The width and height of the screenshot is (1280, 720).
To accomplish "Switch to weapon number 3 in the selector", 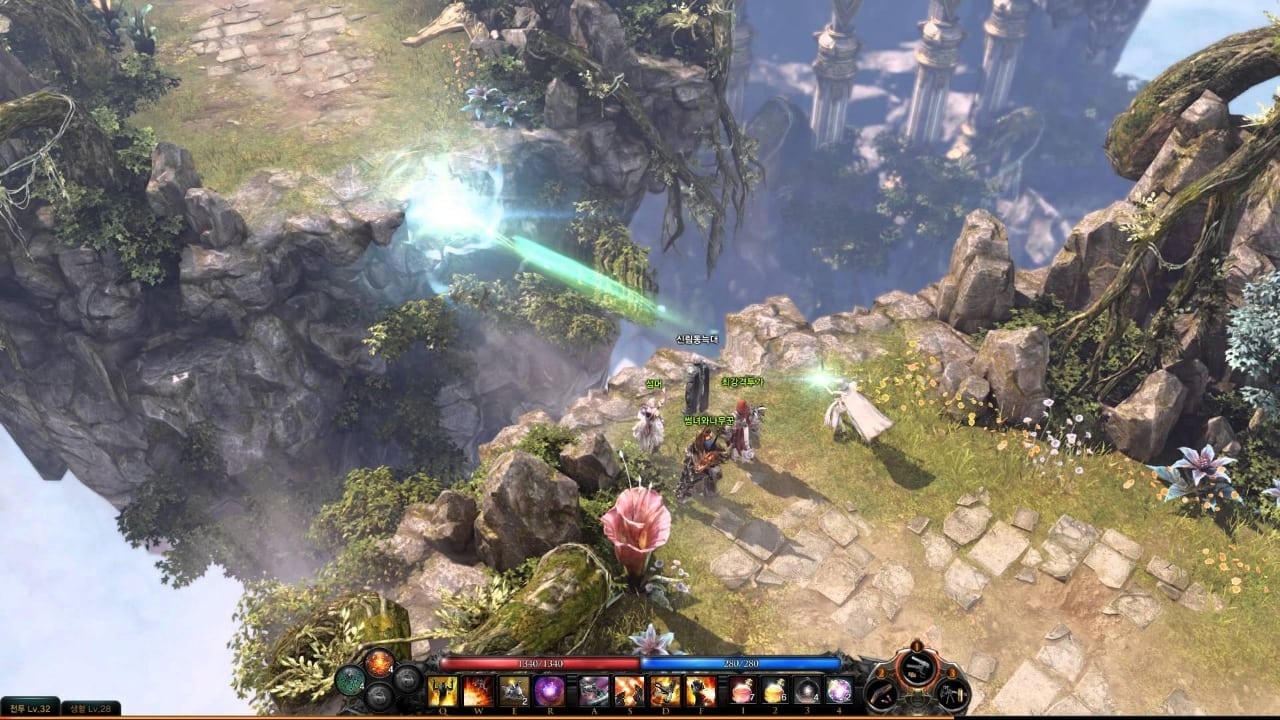I will point(951,694).
